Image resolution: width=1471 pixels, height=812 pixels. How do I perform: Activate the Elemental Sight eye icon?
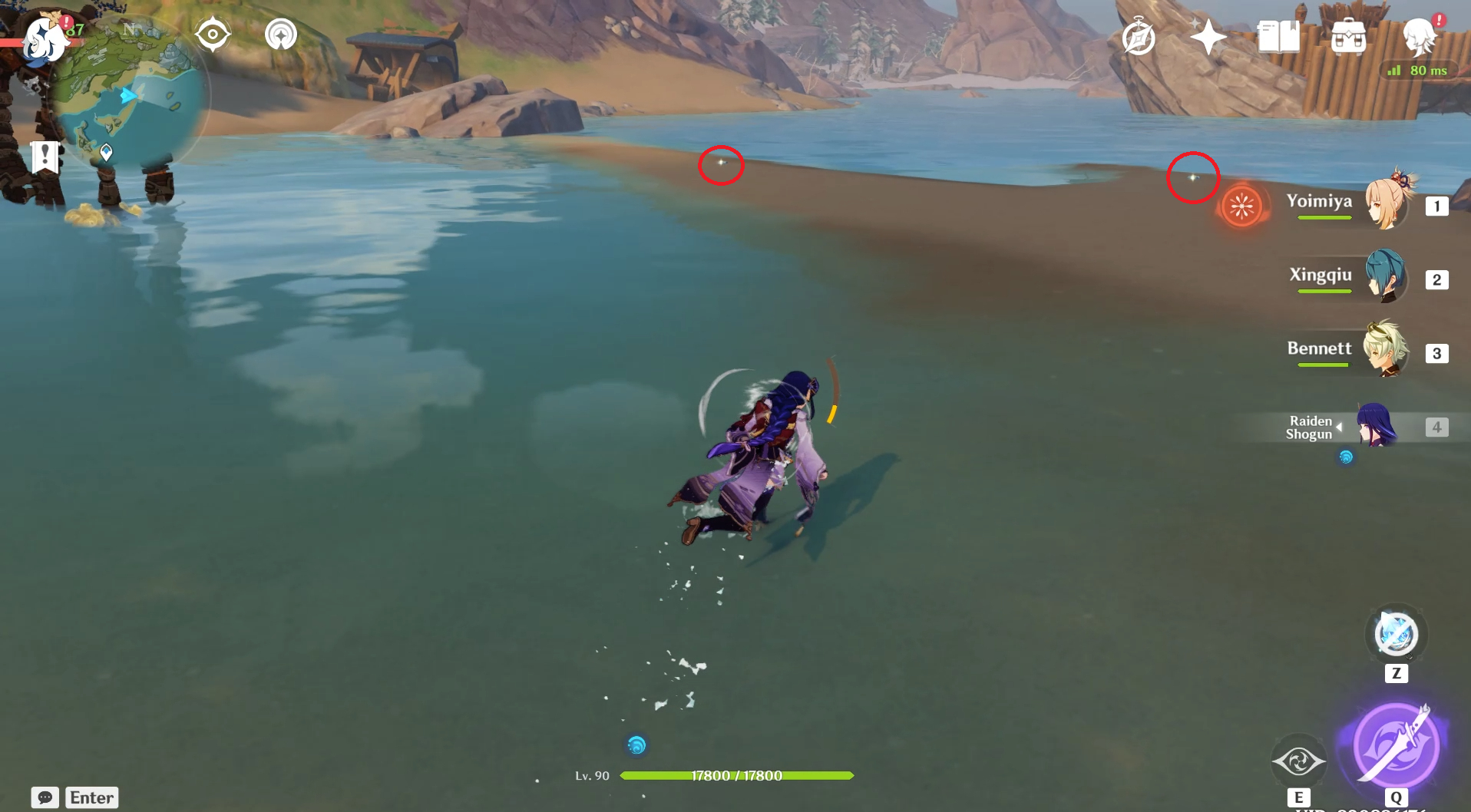[1299, 761]
